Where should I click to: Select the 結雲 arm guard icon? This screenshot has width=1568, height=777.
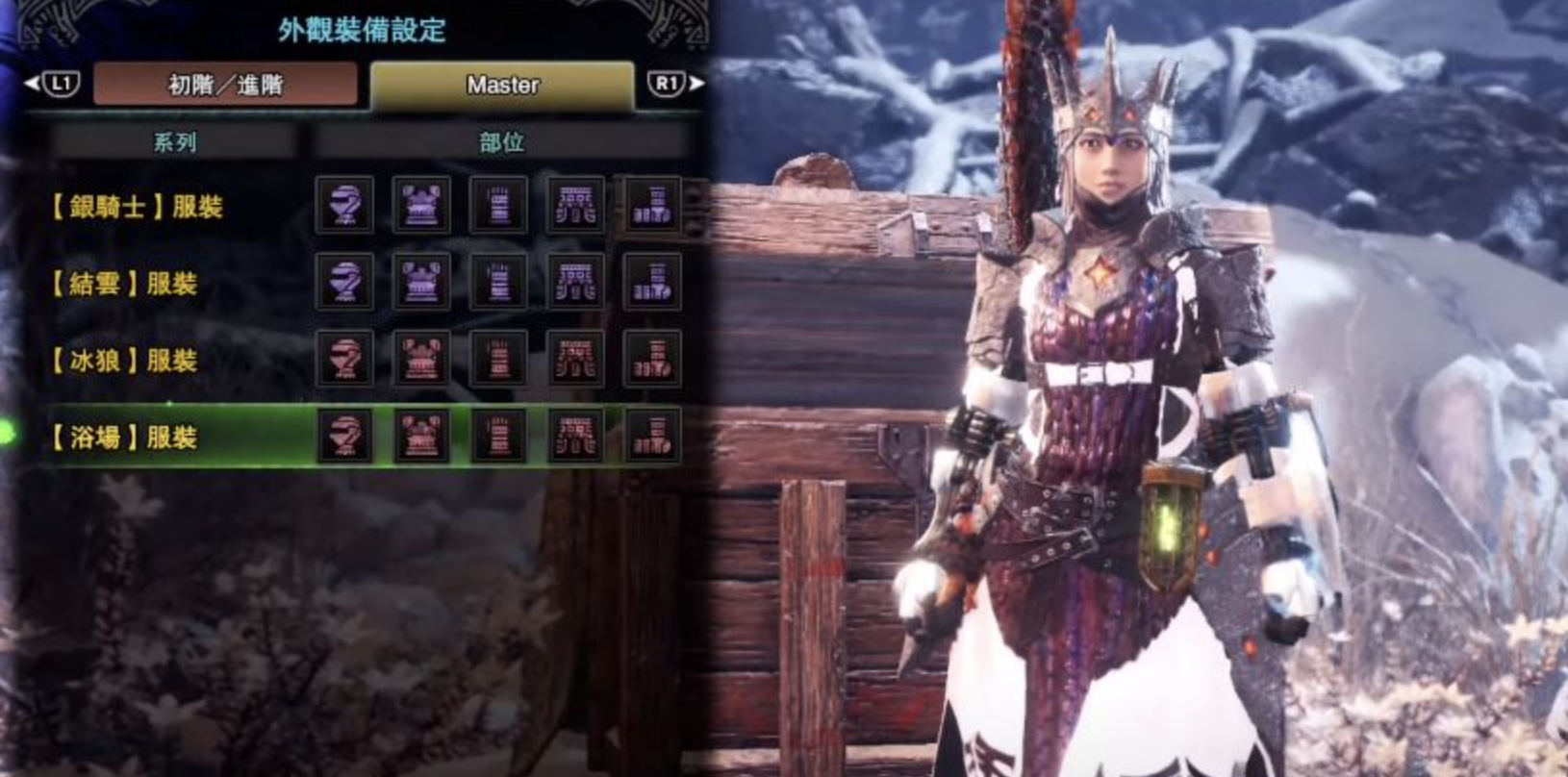pyautogui.click(x=498, y=282)
